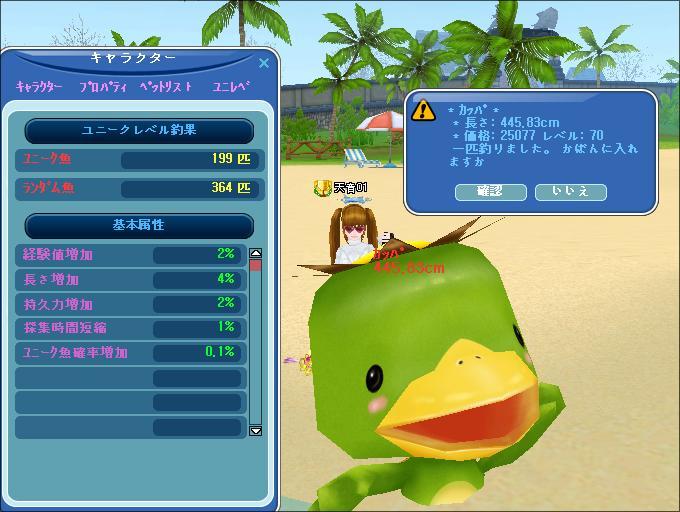Click the attribute list scroll-up arrow
The height and width of the screenshot is (512, 680).
pos(255,255)
